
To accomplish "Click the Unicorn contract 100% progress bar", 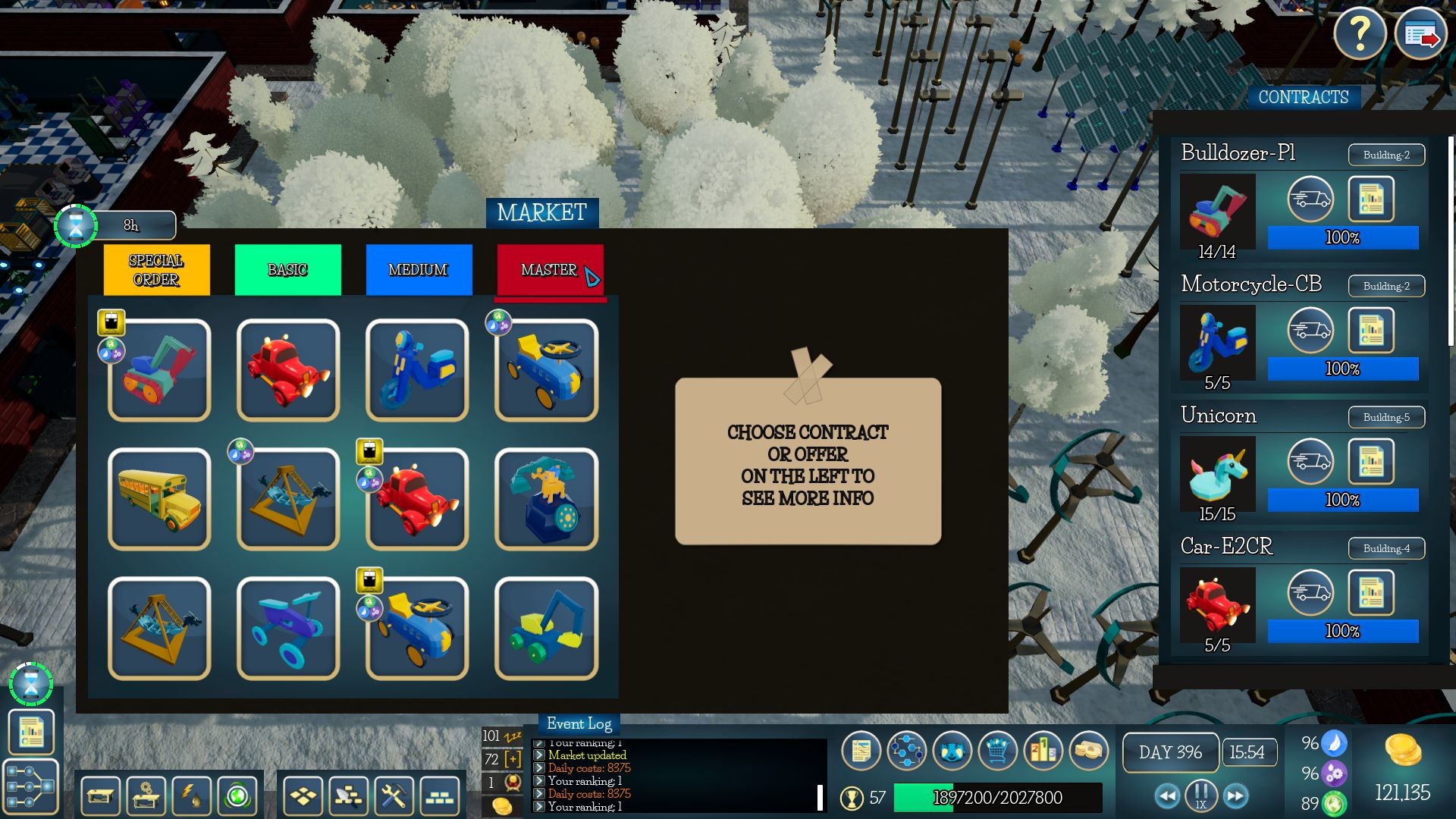I will (1342, 500).
